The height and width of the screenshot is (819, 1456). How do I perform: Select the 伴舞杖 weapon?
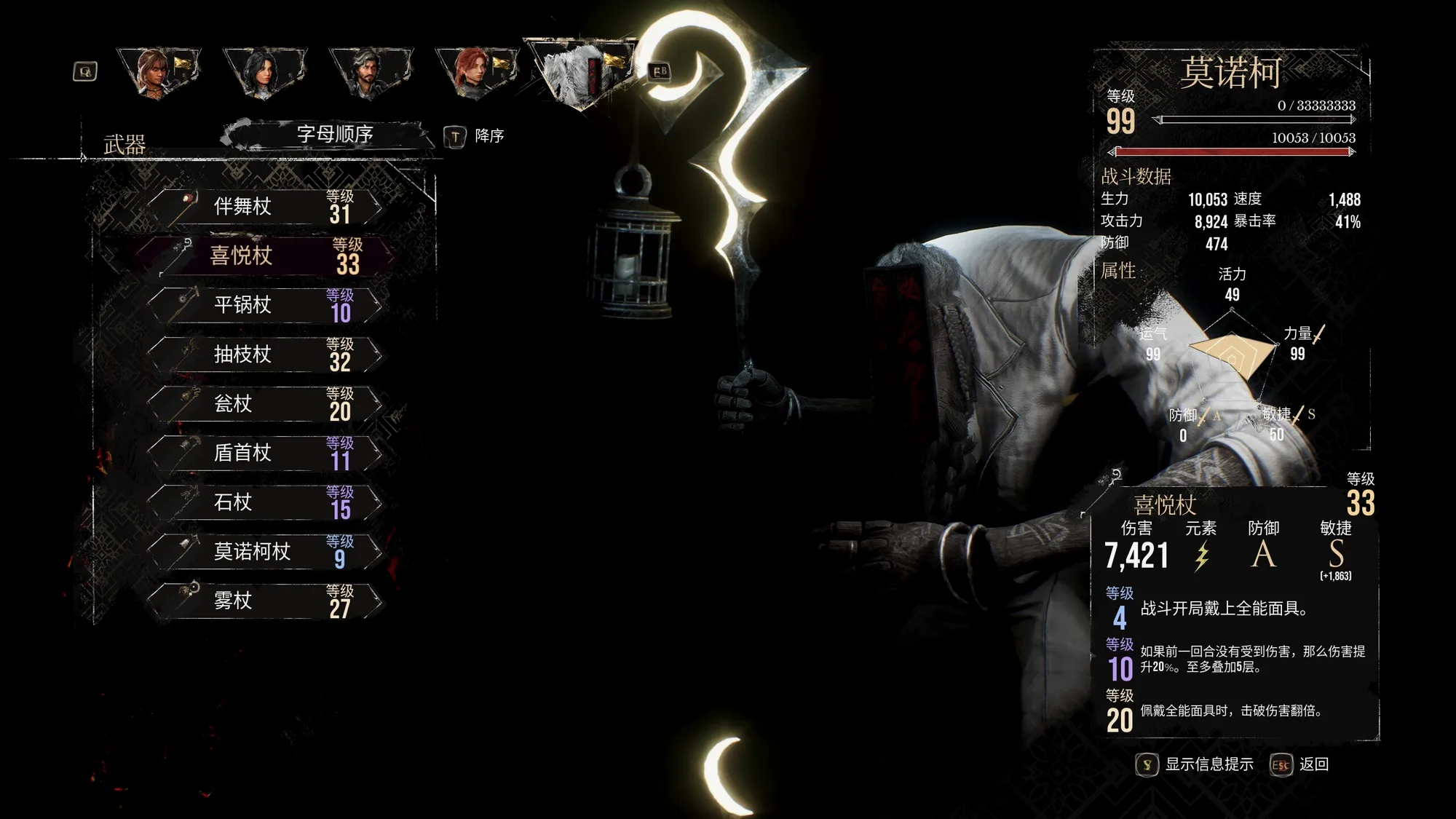pos(266,207)
